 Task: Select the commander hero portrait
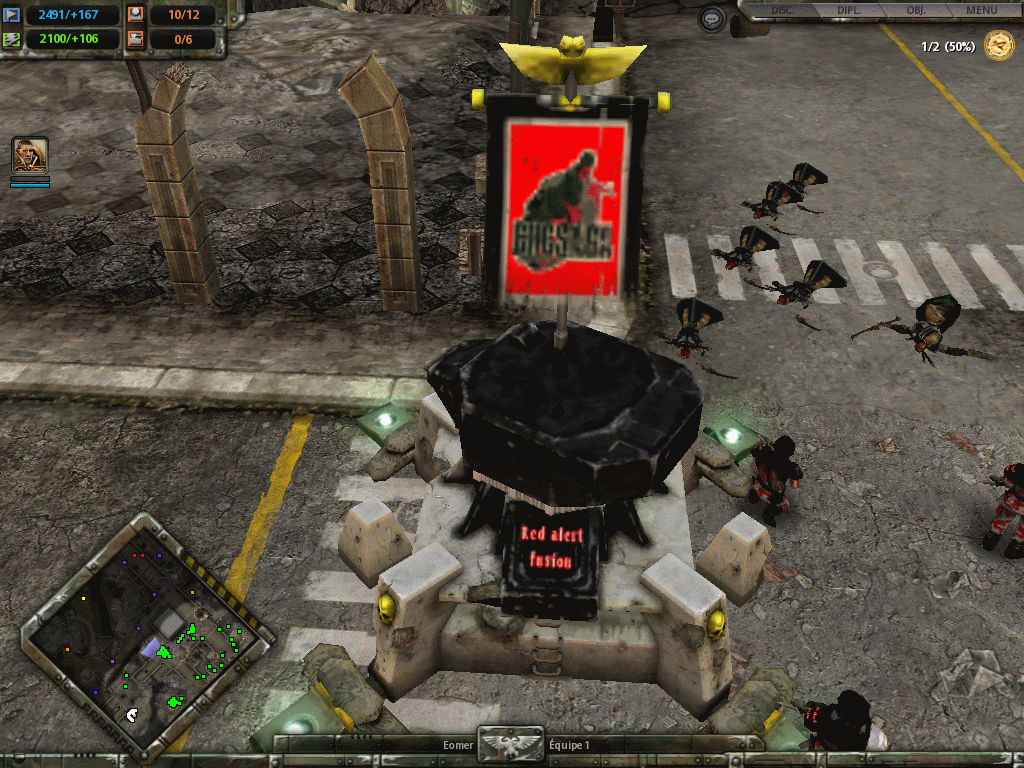(30, 156)
